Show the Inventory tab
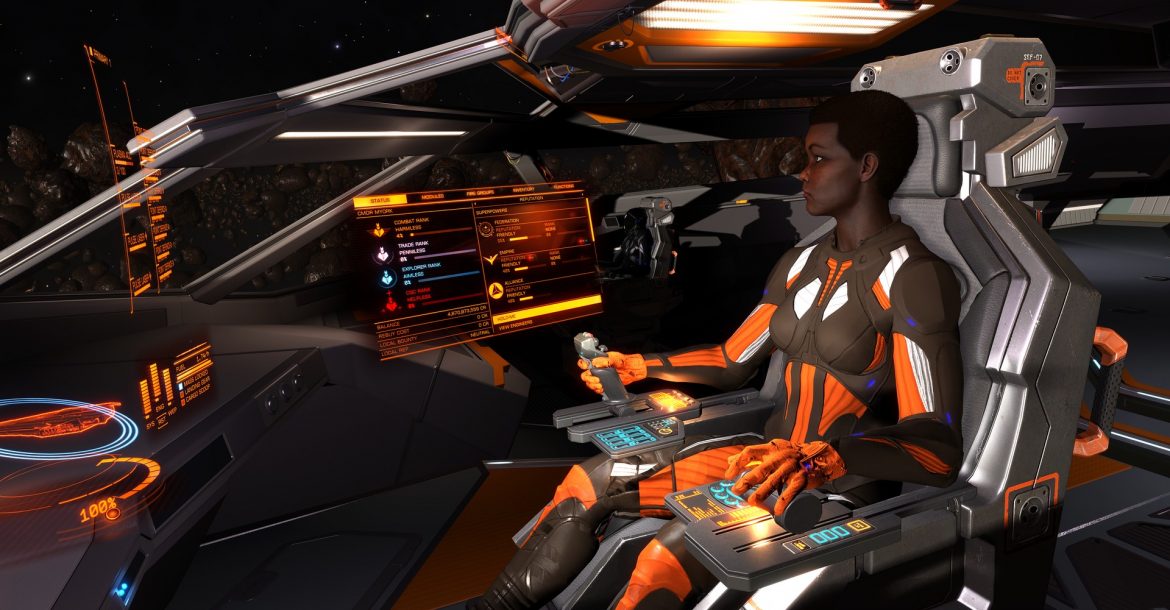The image size is (1170, 610). point(523,189)
